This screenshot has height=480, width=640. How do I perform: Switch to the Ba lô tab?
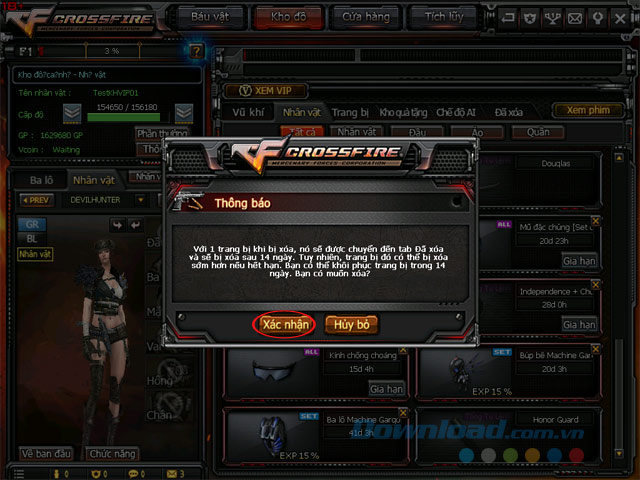[41, 180]
